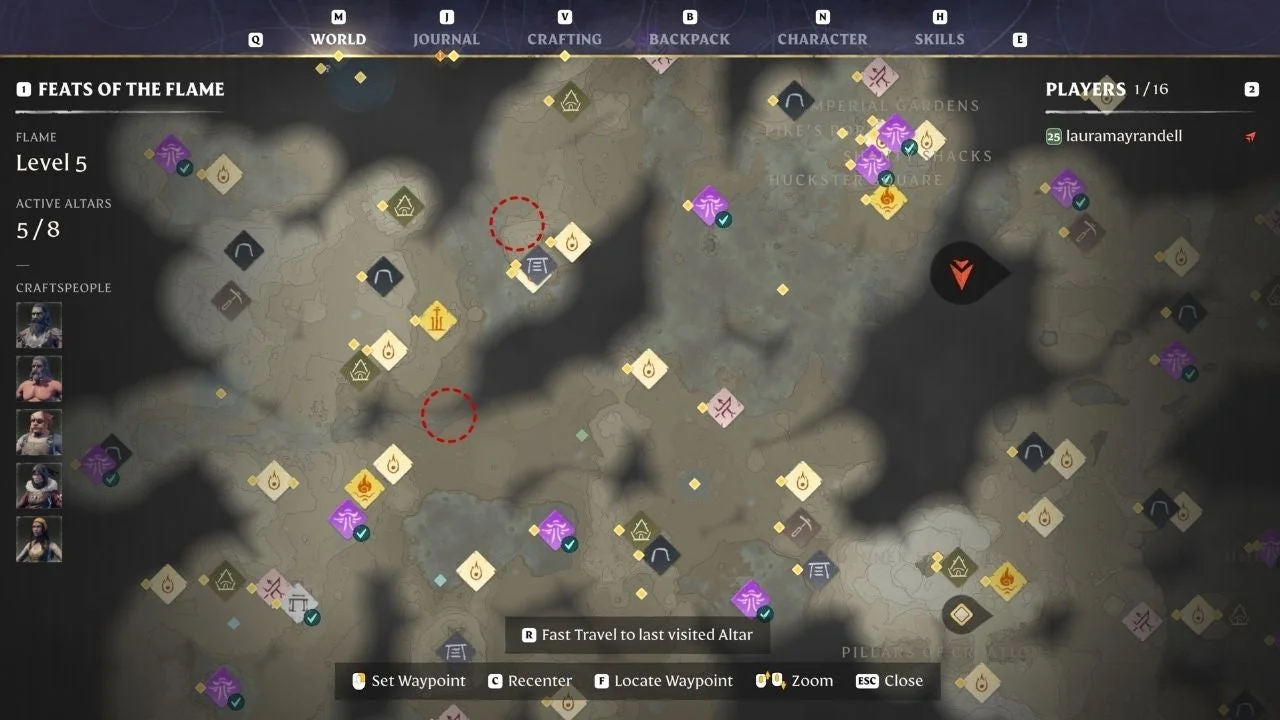Open the Character tab

[x=822, y=38]
